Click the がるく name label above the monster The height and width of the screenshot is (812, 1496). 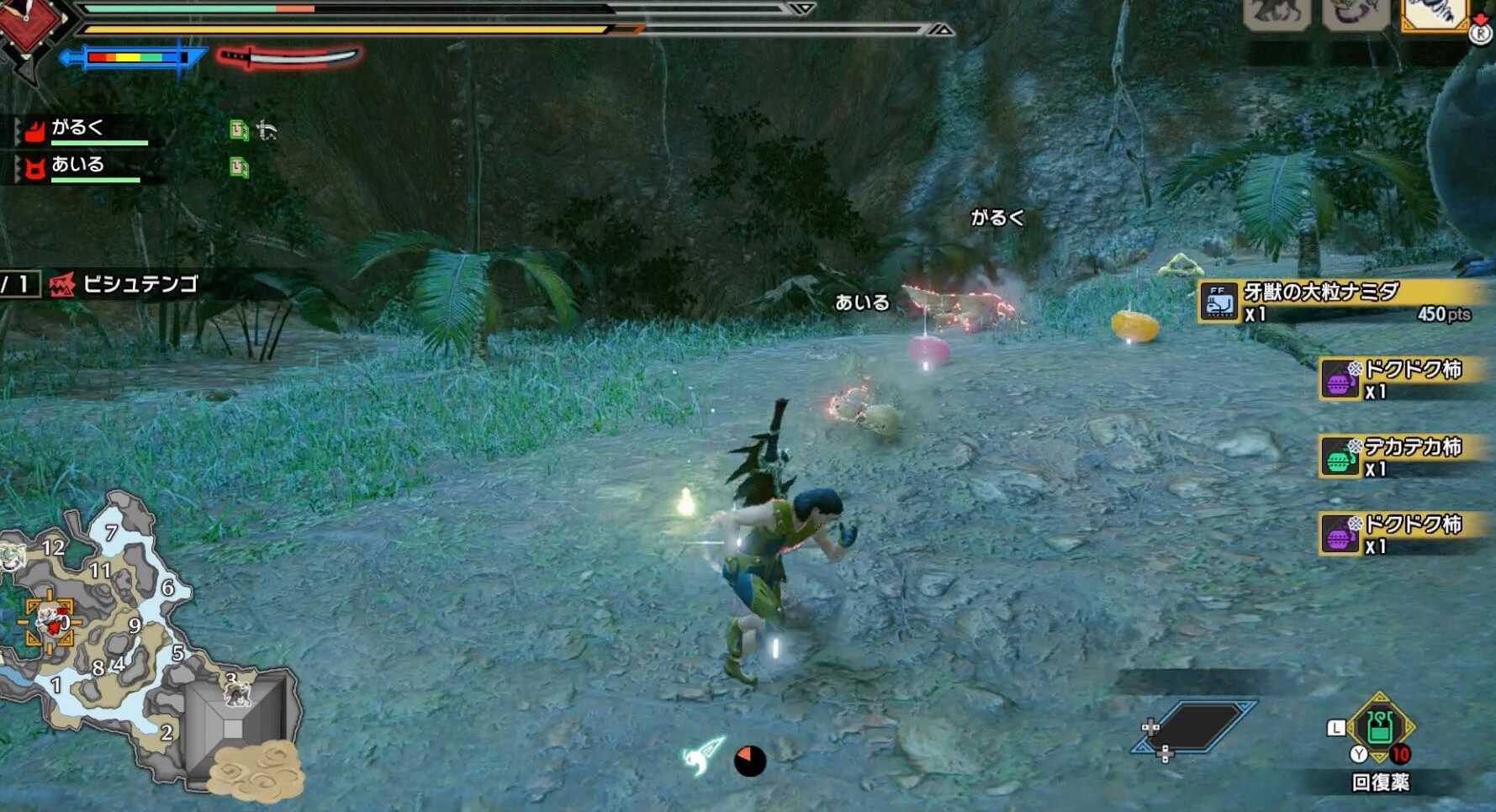[996, 217]
